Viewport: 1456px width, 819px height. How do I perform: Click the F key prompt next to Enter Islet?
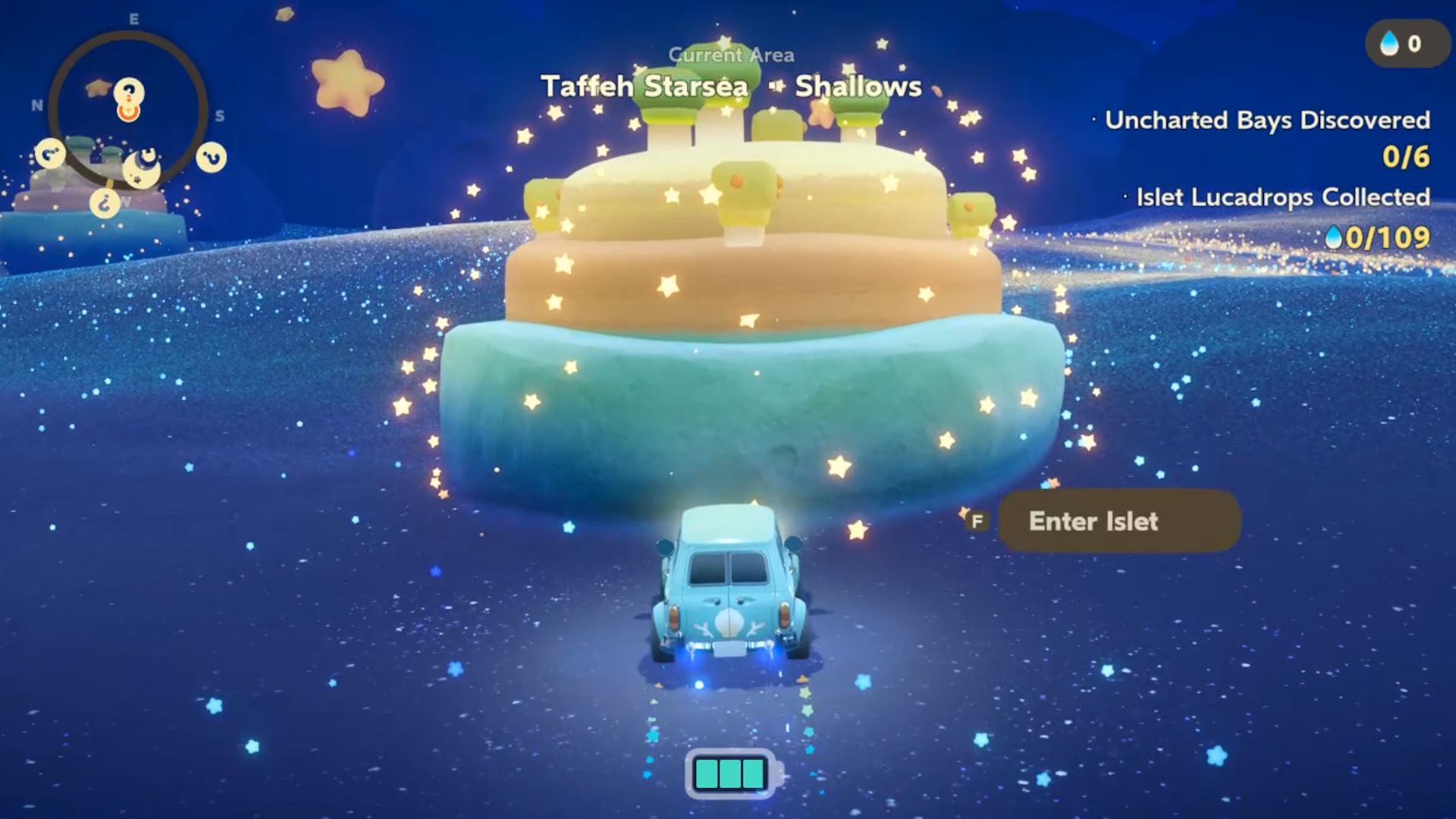978,521
